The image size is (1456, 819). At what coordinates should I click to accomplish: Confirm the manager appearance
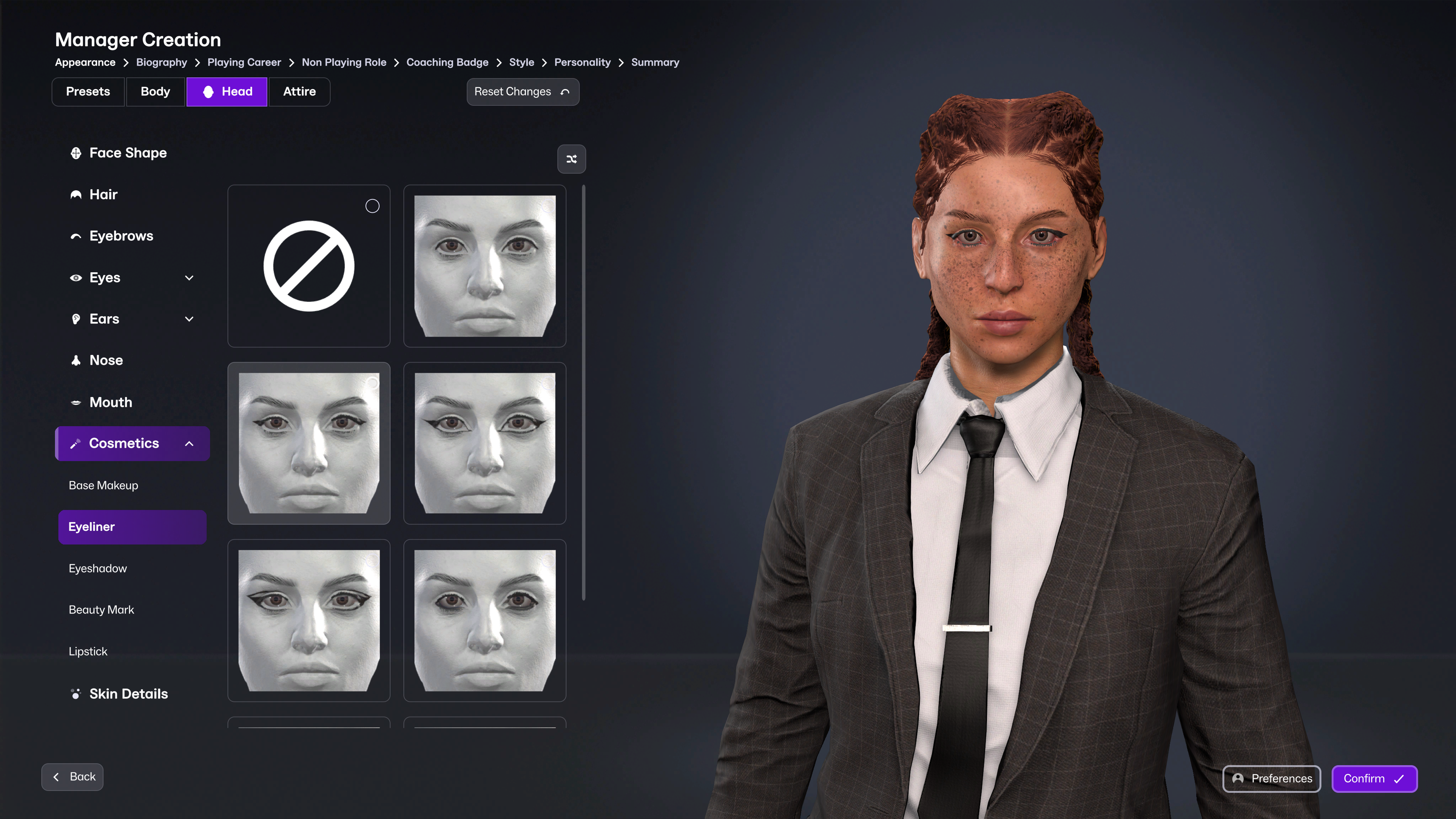(x=1374, y=779)
